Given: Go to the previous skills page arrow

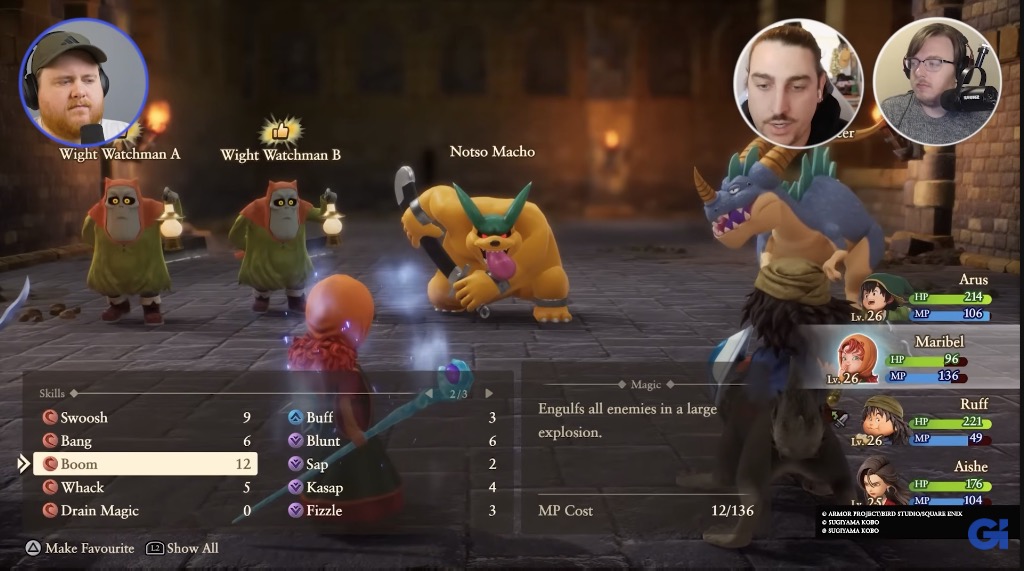Looking at the screenshot, I should tap(430, 394).
